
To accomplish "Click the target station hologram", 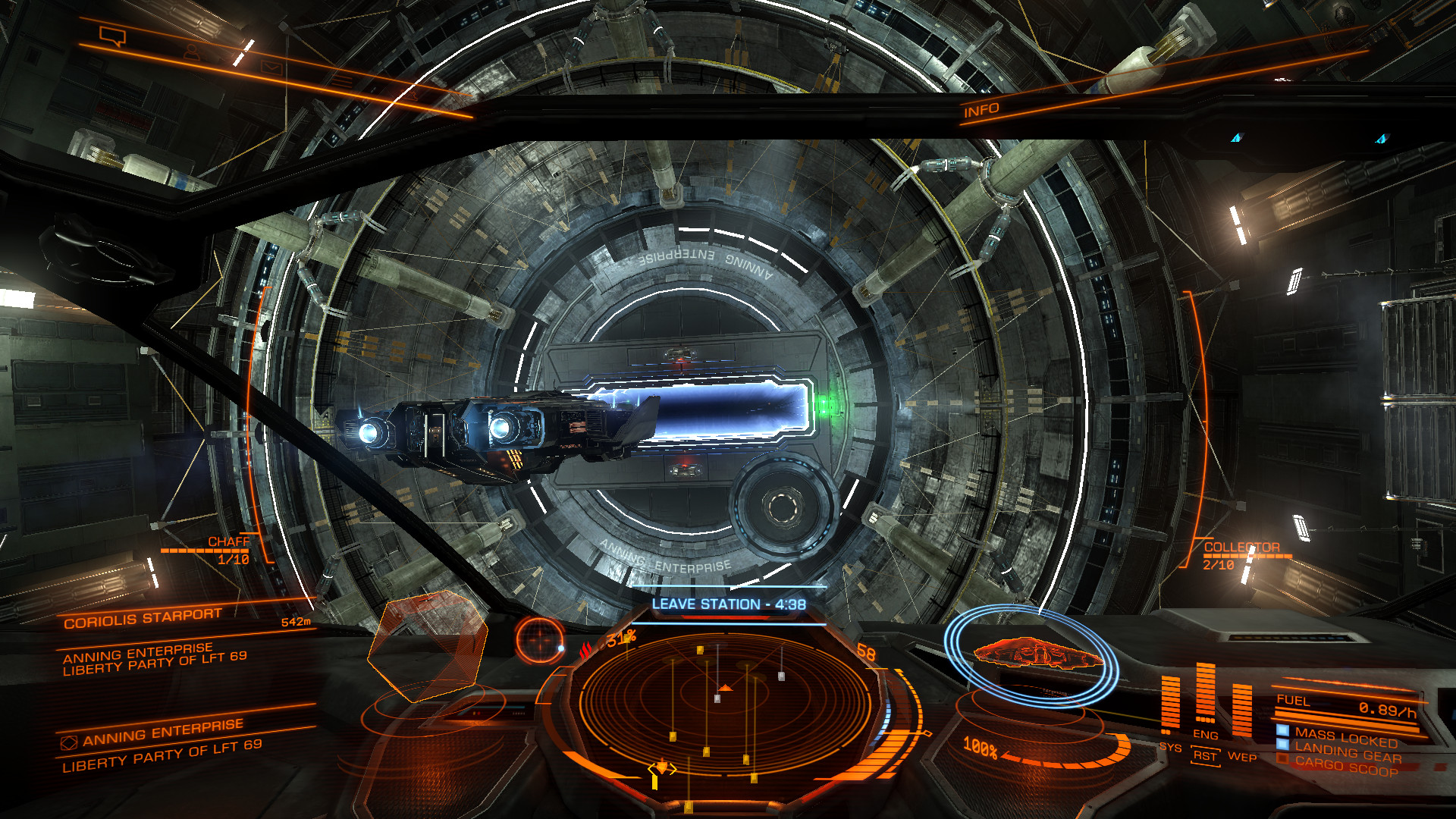I will point(427,645).
